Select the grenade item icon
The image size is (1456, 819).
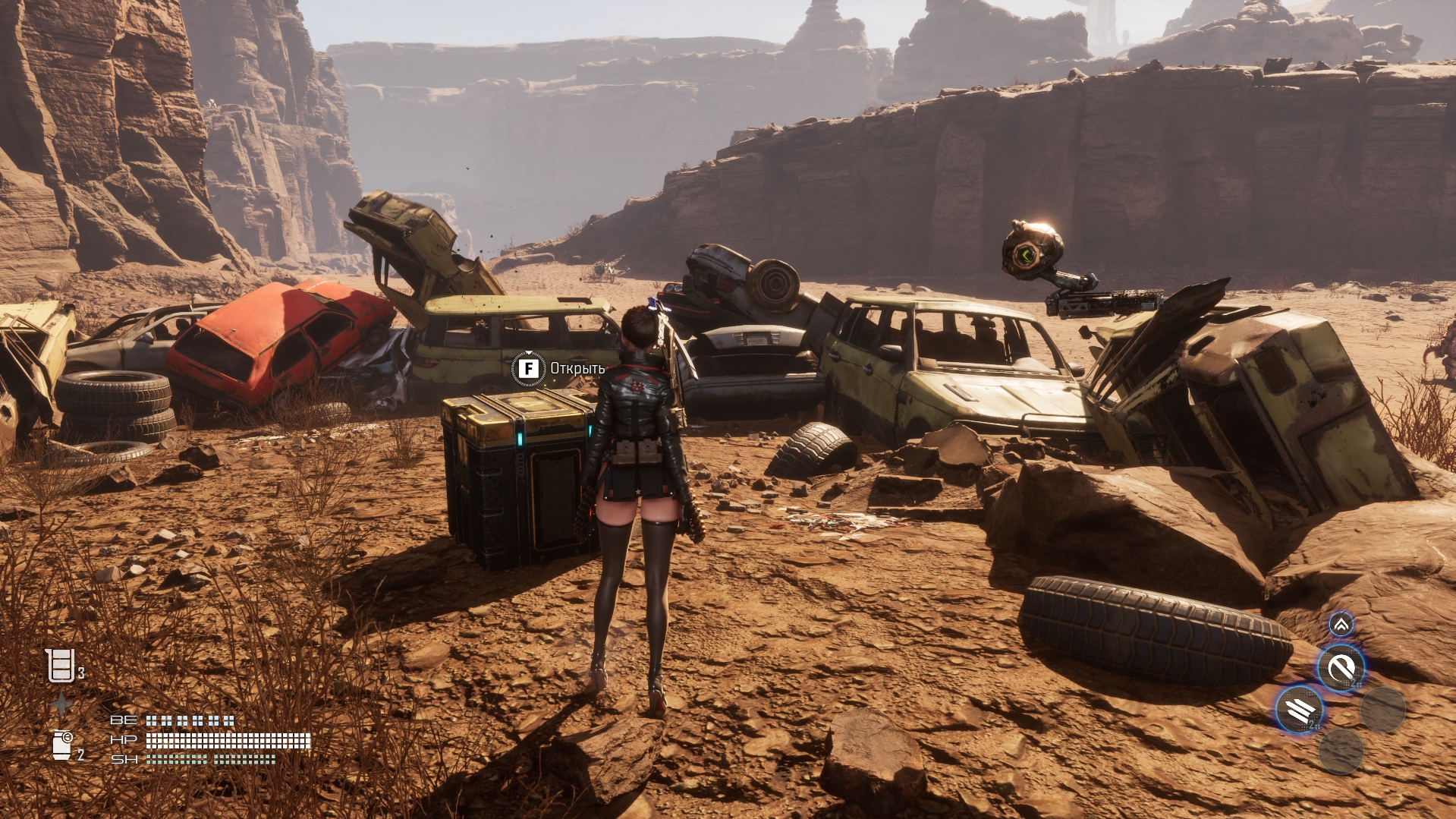click(x=62, y=745)
